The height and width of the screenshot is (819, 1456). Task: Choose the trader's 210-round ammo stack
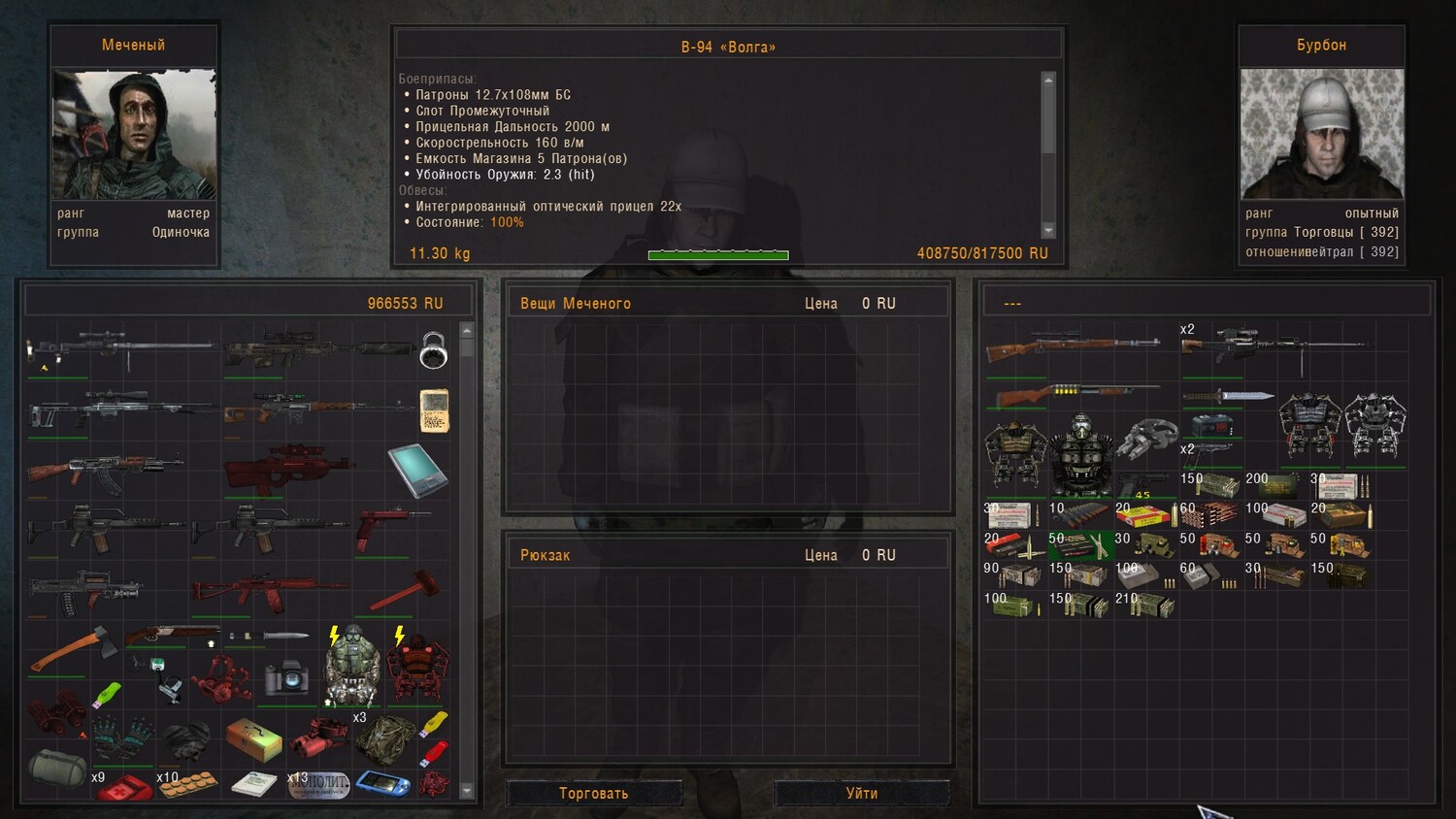click(1146, 605)
